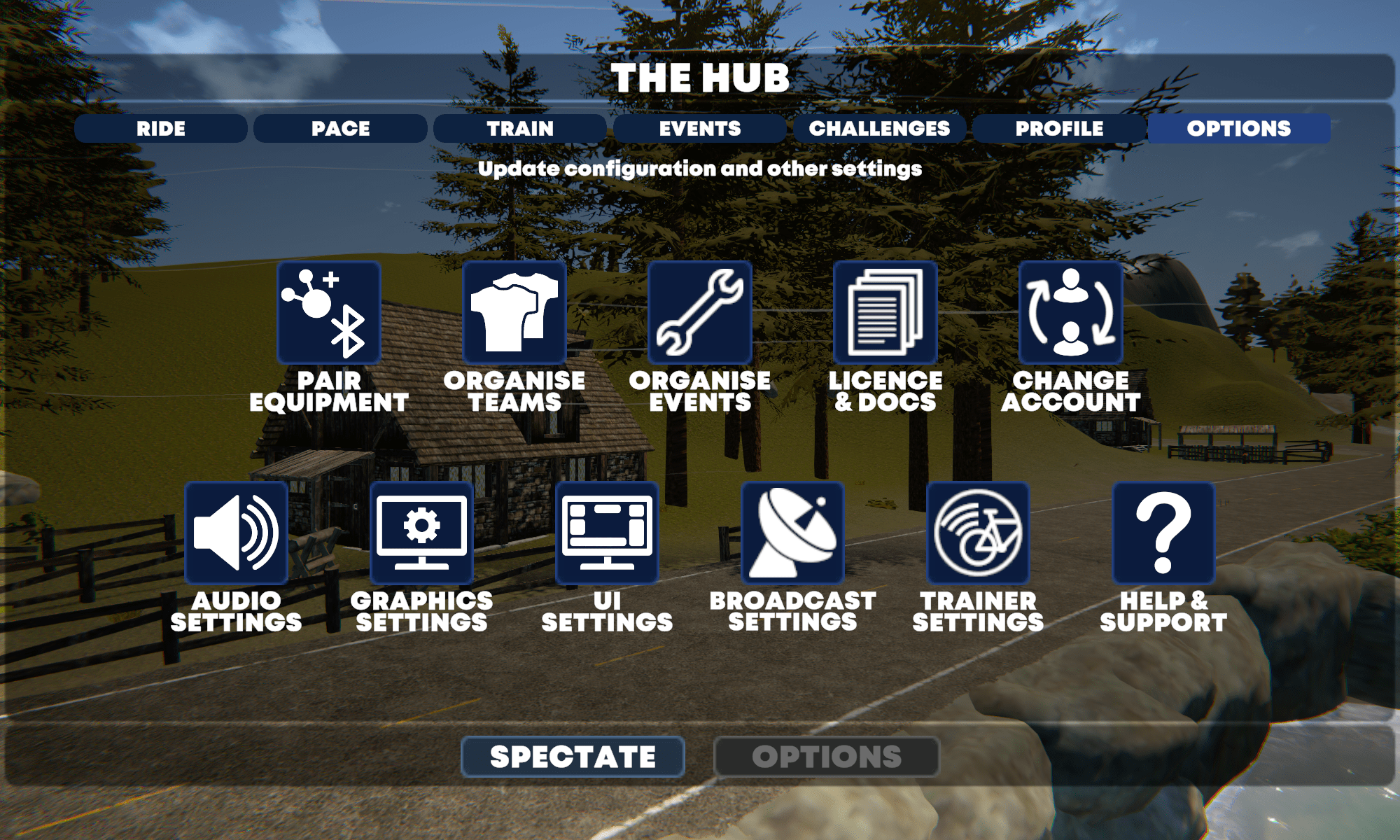Viewport: 1400px width, 840px height.
Task: Open Trainer Settings bike icon
Action: click(978, 533)
